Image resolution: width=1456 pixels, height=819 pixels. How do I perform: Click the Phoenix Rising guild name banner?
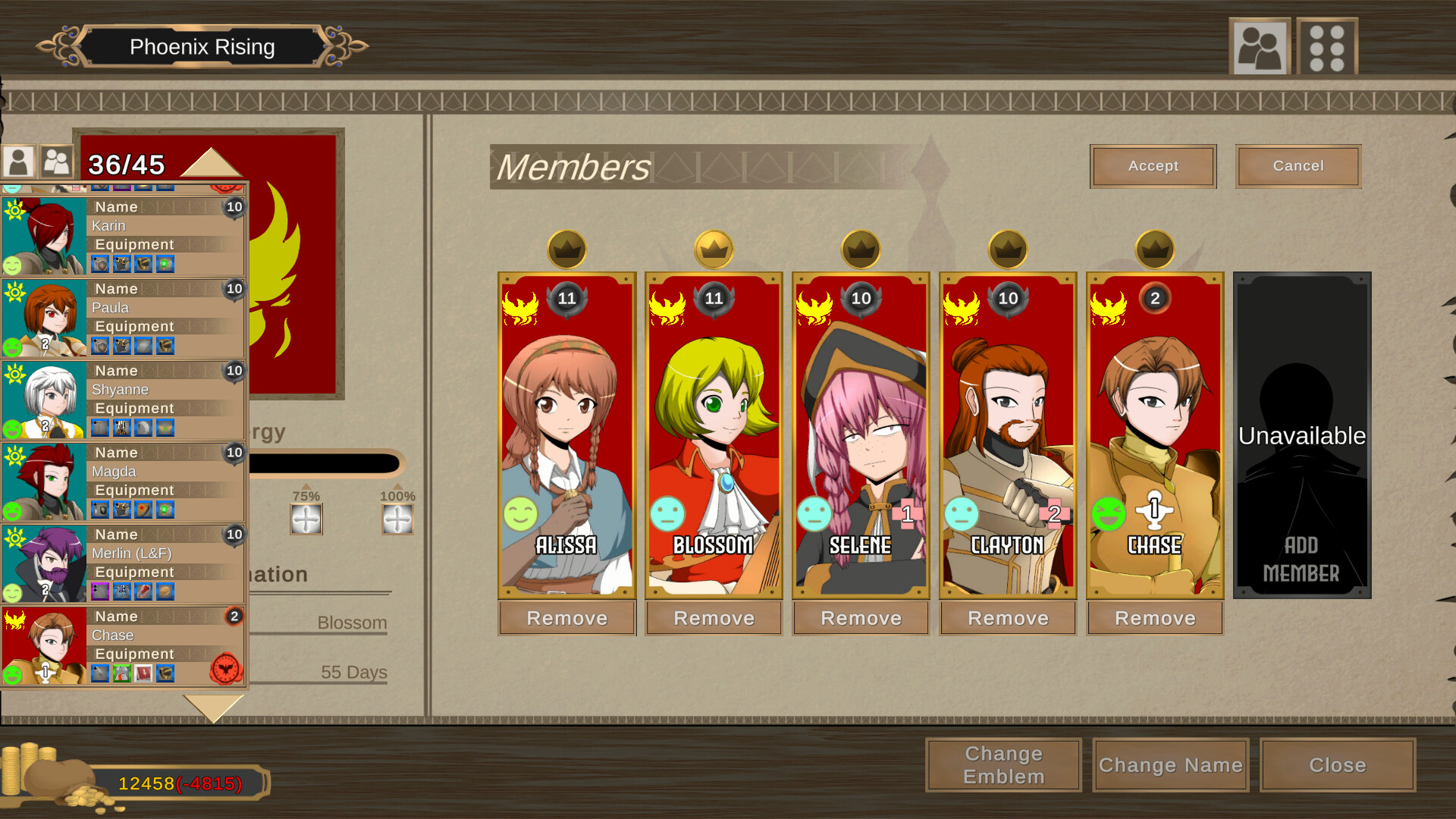click(x=202, y=46)
